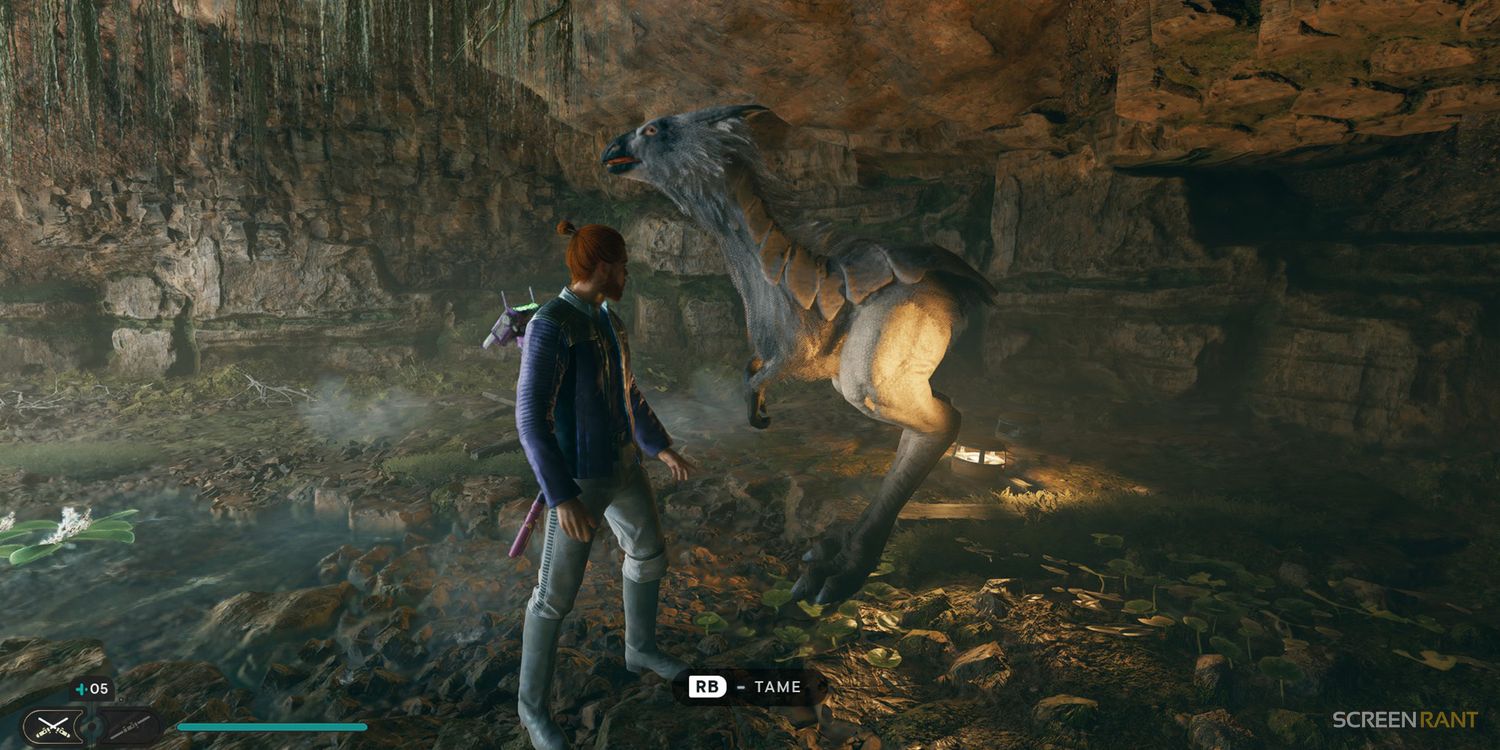
Task: Switch to the double-bladed lightsaber stance icon
Action: (x=130, y=725)
